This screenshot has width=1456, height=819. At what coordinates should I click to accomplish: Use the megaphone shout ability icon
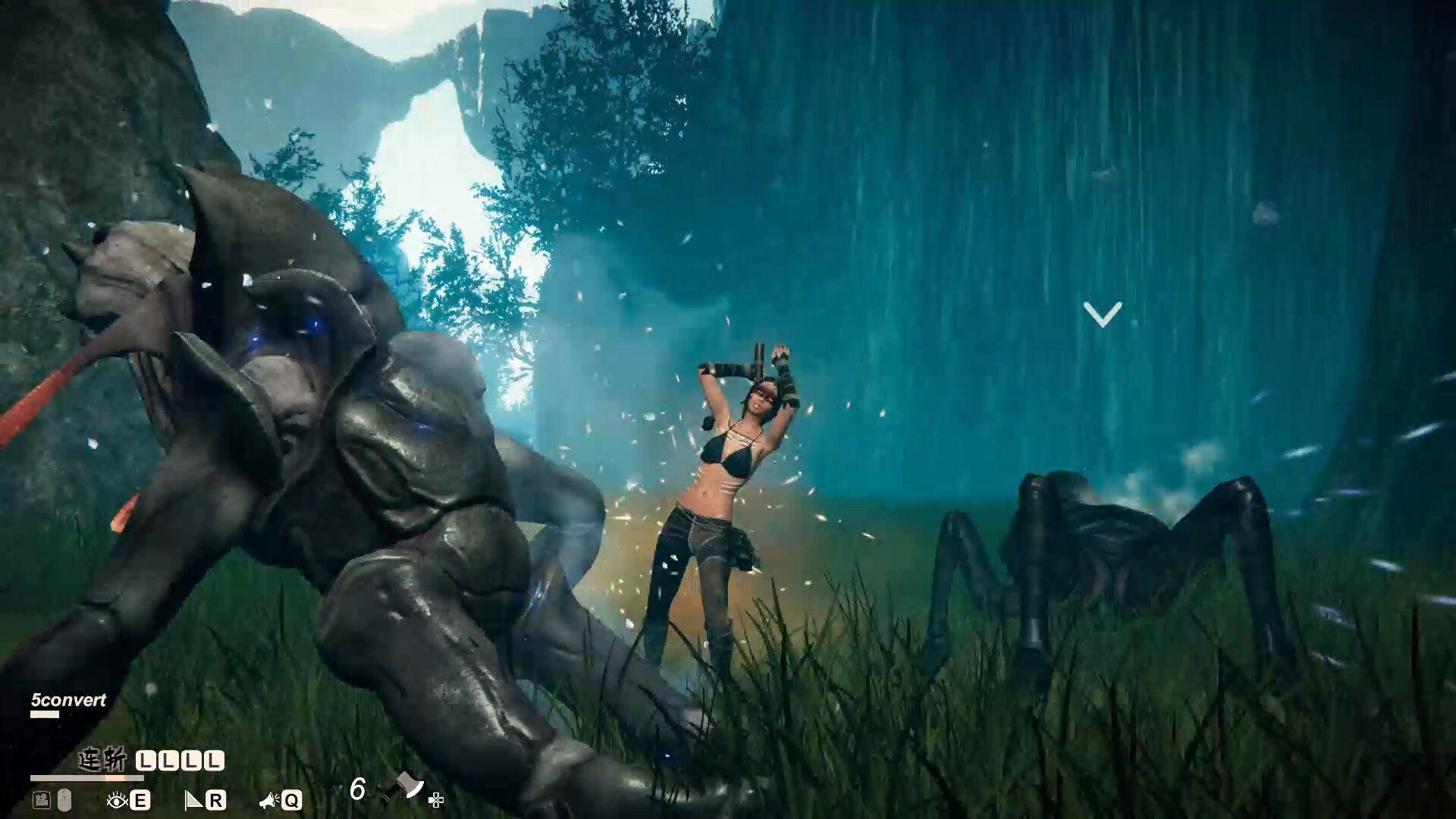pyautogui.click(x=268, y=800)
